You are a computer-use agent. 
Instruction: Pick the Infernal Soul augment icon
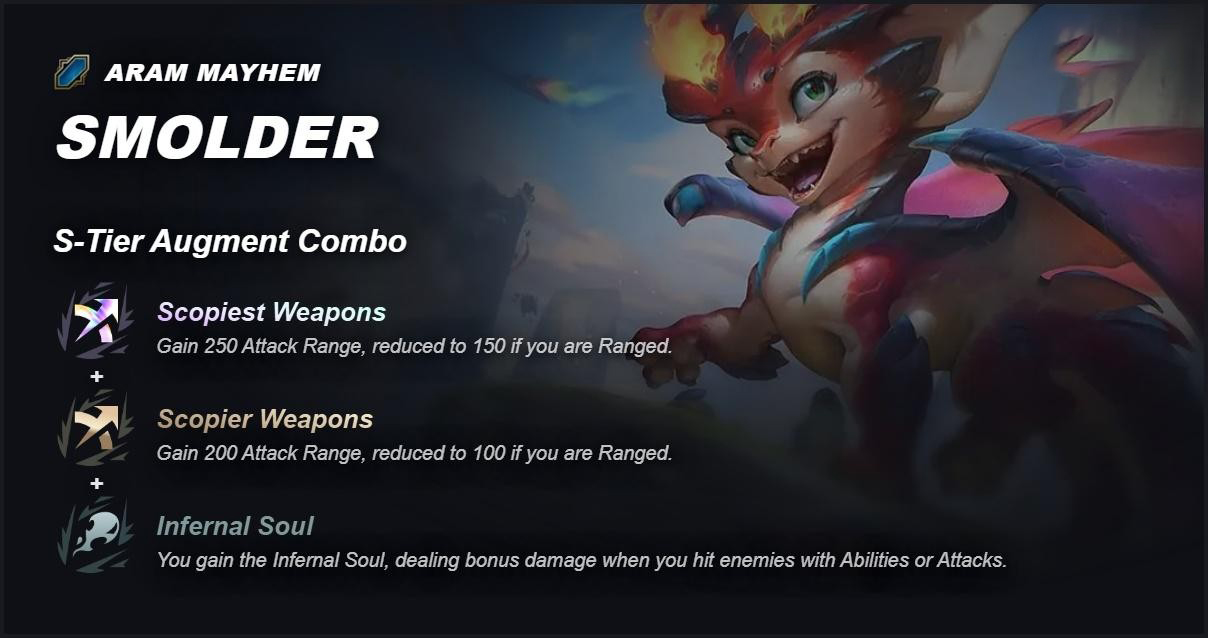pos(96,536)
